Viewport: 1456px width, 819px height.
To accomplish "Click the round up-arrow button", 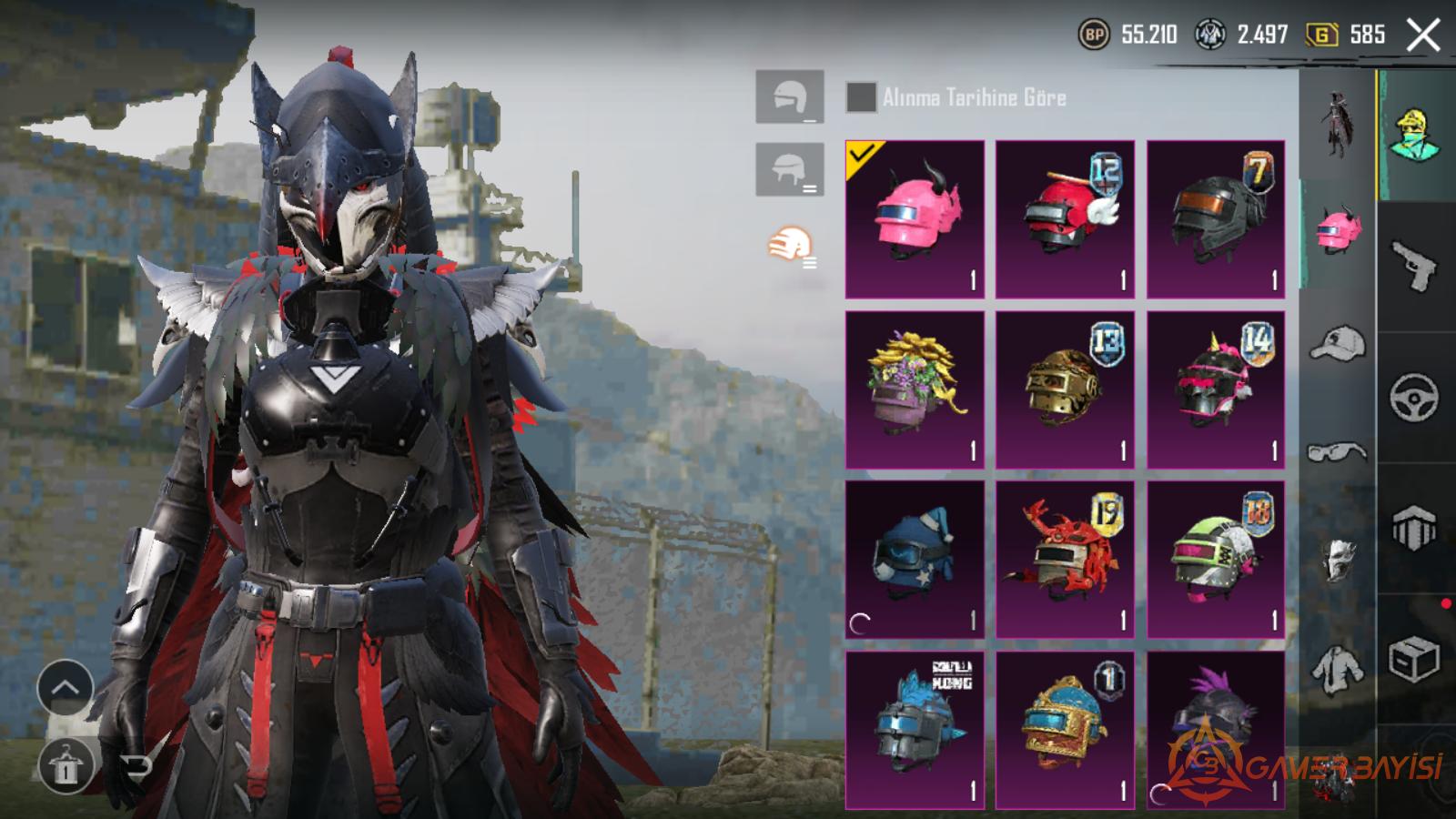I will 65,688.
